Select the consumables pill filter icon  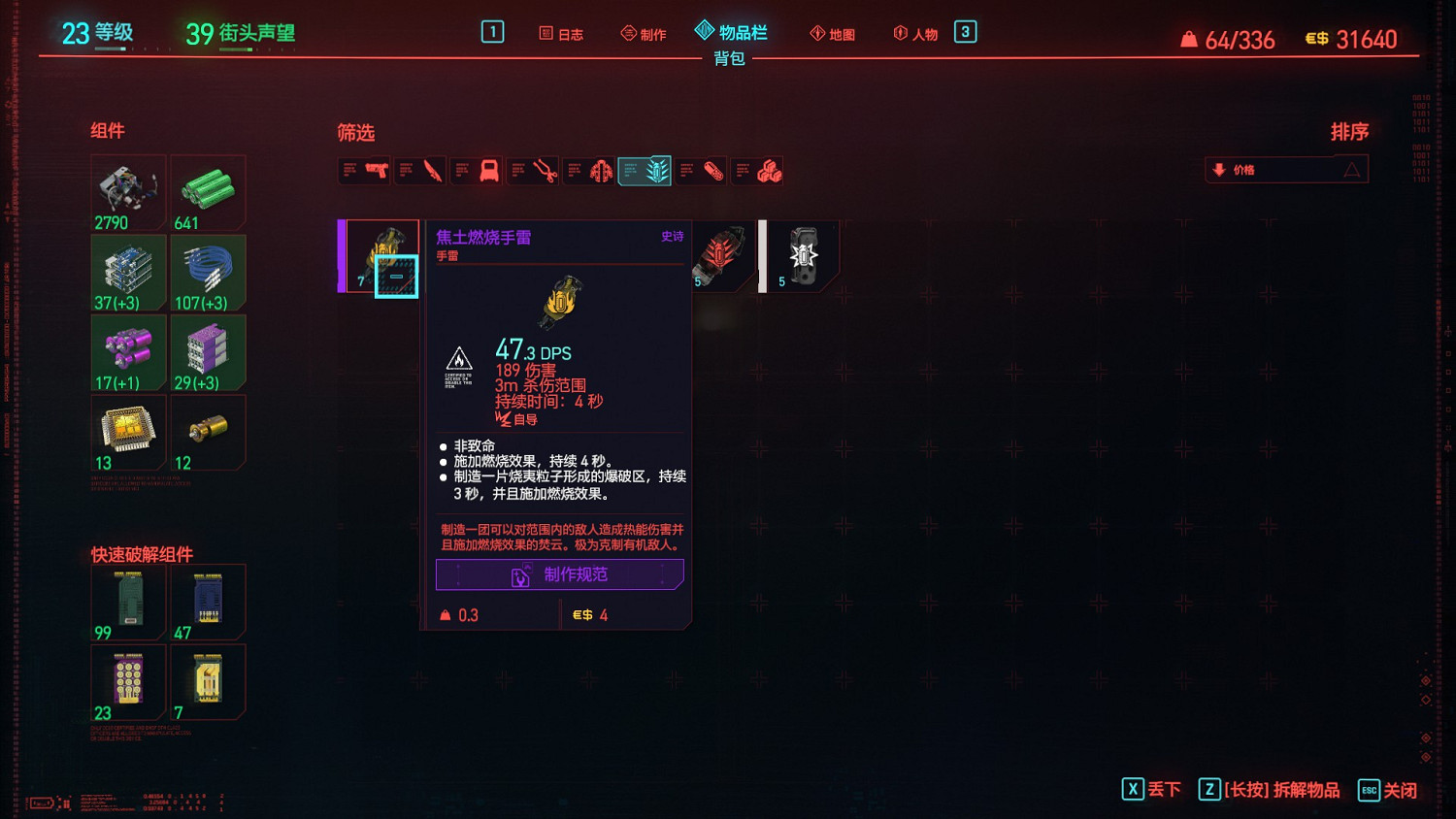coord(701,170)
